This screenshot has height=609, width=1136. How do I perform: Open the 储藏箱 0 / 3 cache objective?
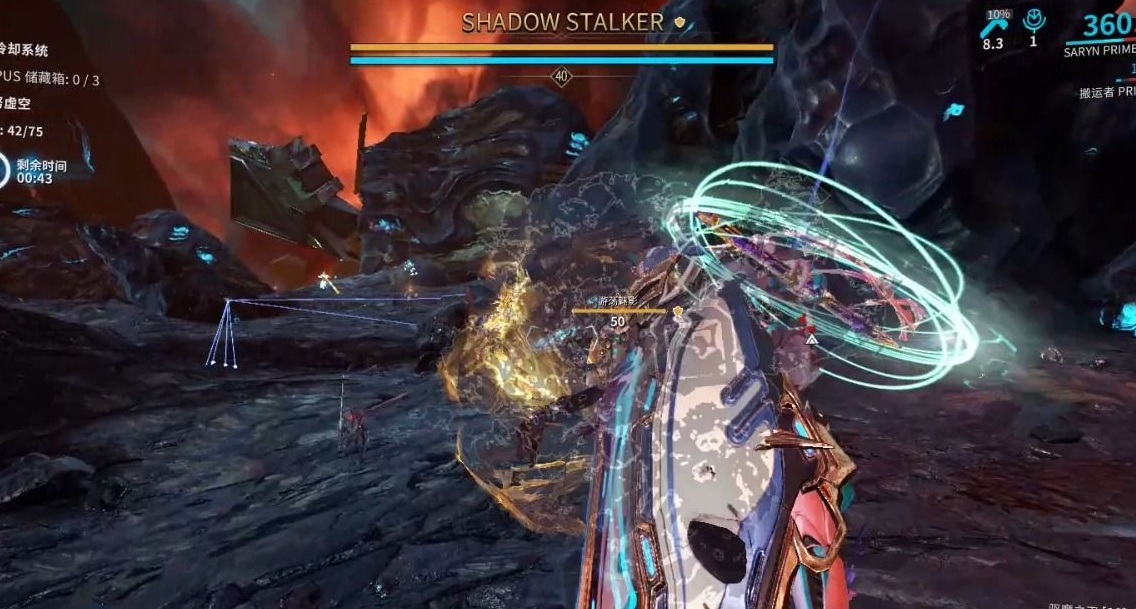tap(52, 79)
